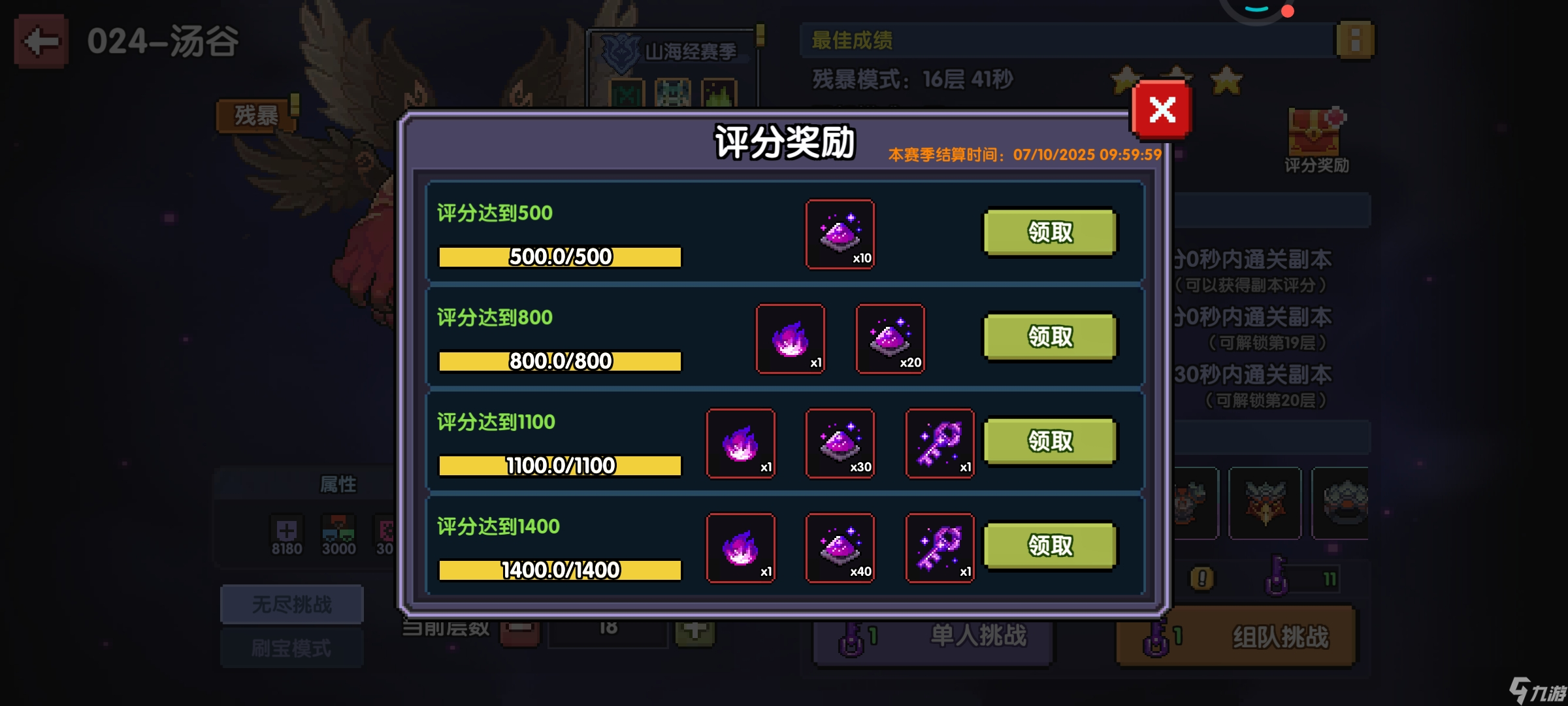Click the crystal x40 reward icon in 1400-score row

click(x=840, y=548)
